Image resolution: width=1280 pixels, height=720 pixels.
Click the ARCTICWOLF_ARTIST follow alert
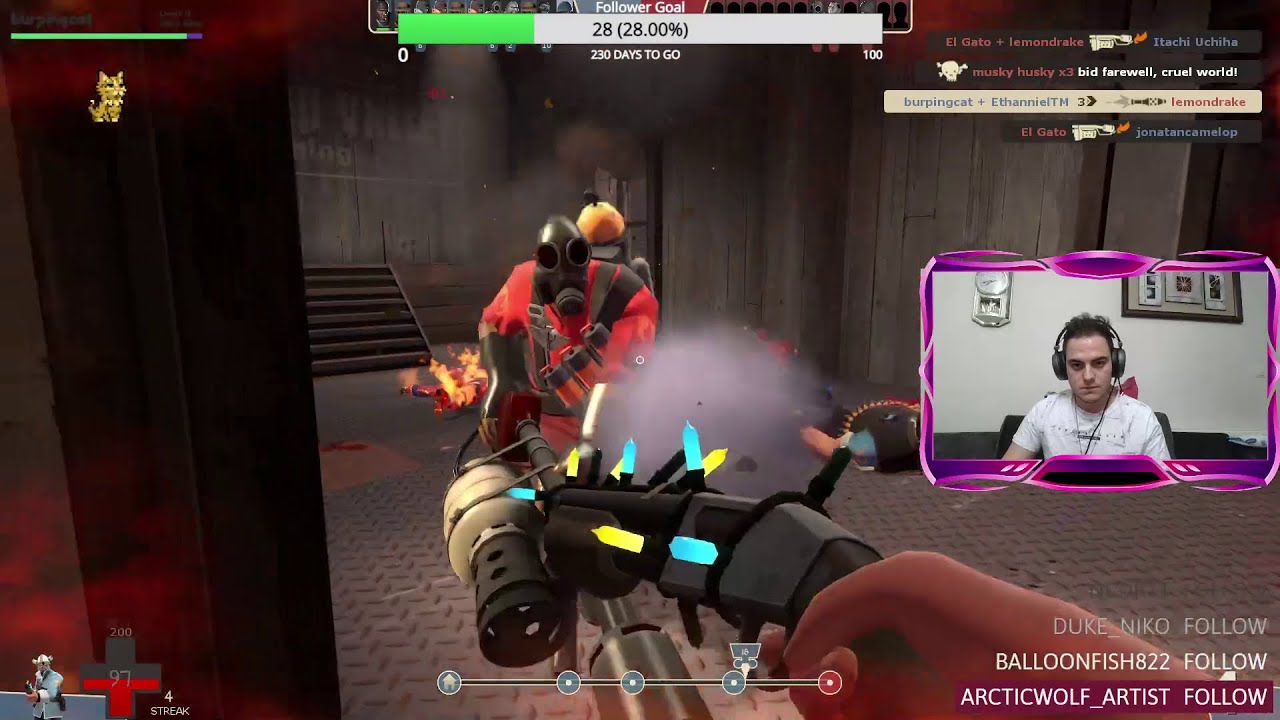point(1113,697)
